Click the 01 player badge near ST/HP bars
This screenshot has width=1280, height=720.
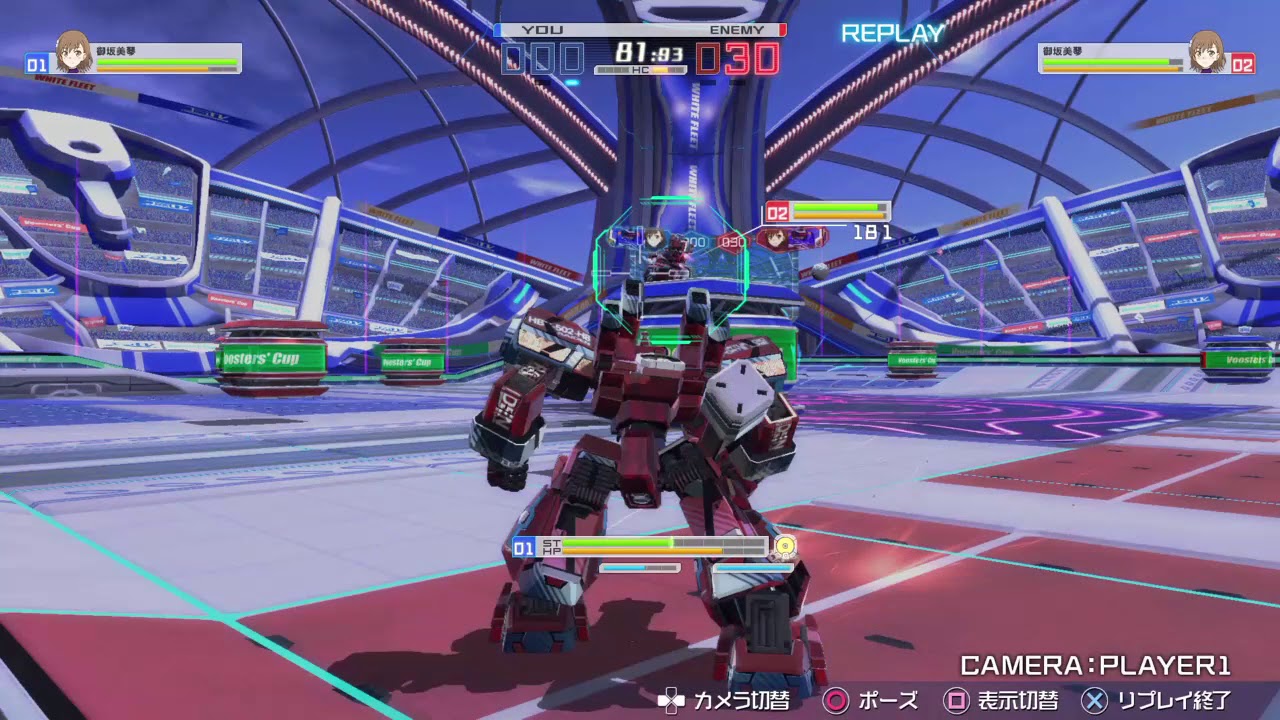[x=524, y=547]
